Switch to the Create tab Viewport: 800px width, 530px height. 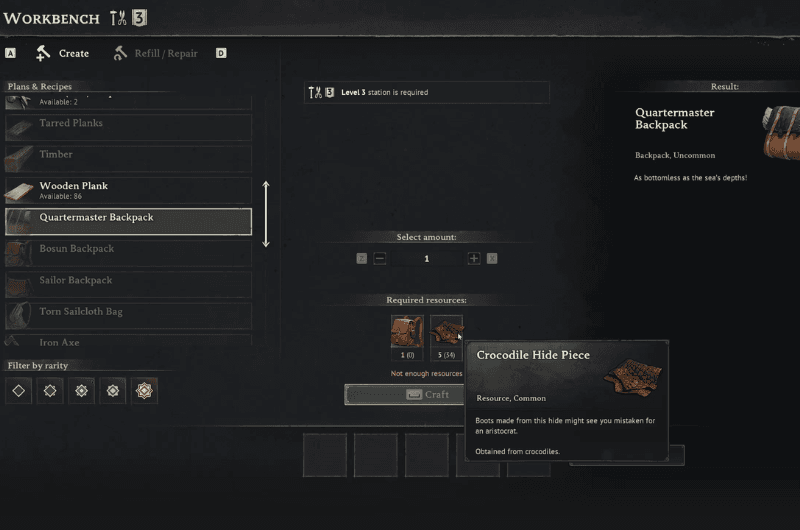[x=63, y=53]
